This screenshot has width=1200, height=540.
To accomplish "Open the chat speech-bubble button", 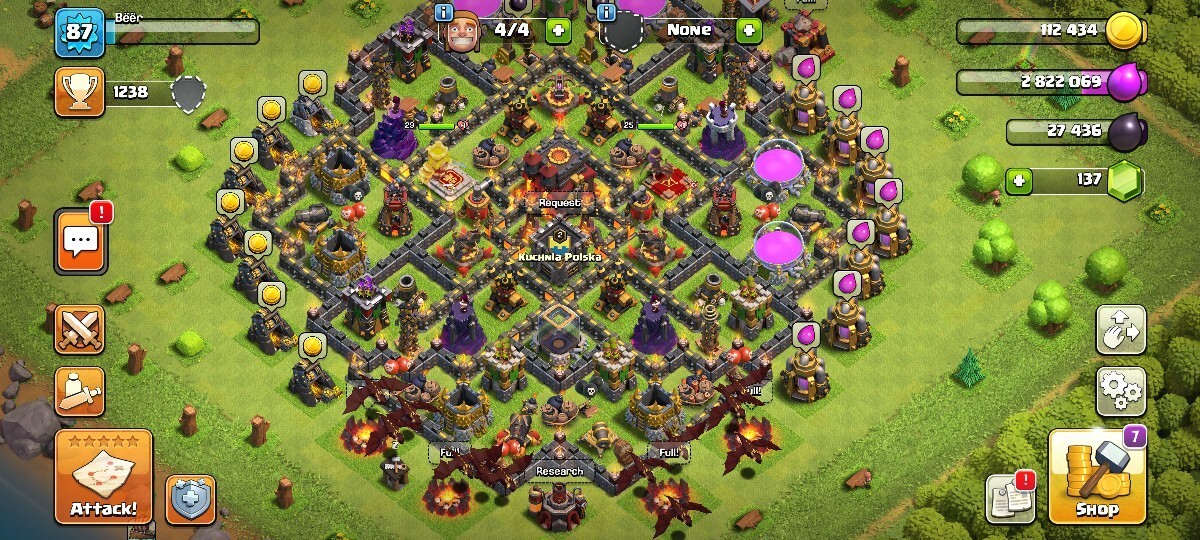I will tap(79, 241).
